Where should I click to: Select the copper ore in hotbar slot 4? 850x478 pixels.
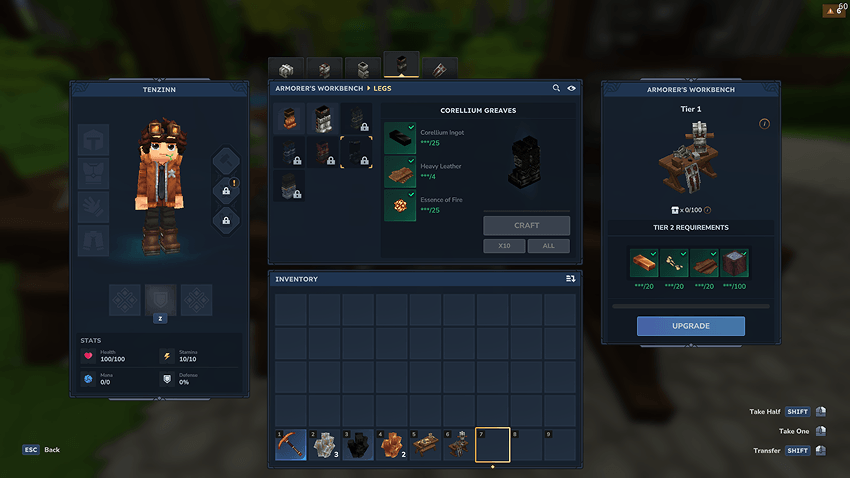pyautogui.click(x=392, y=445)
